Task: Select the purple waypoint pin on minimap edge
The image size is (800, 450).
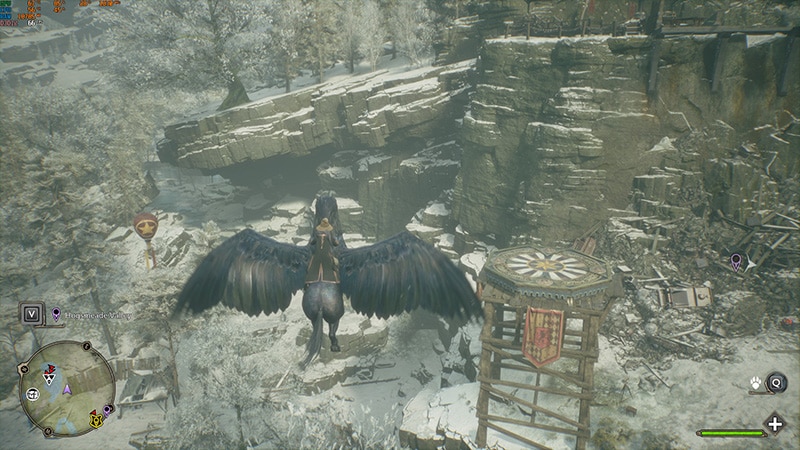Action: click(x=107, y=410)
